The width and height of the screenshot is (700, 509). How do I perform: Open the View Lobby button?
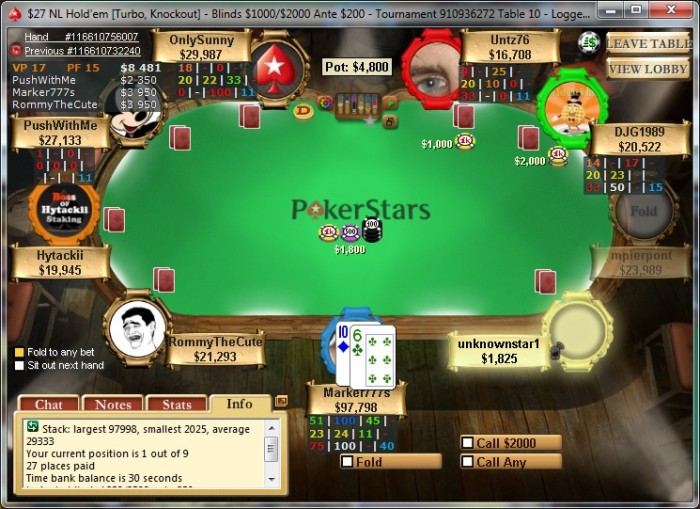pos(647,68)
